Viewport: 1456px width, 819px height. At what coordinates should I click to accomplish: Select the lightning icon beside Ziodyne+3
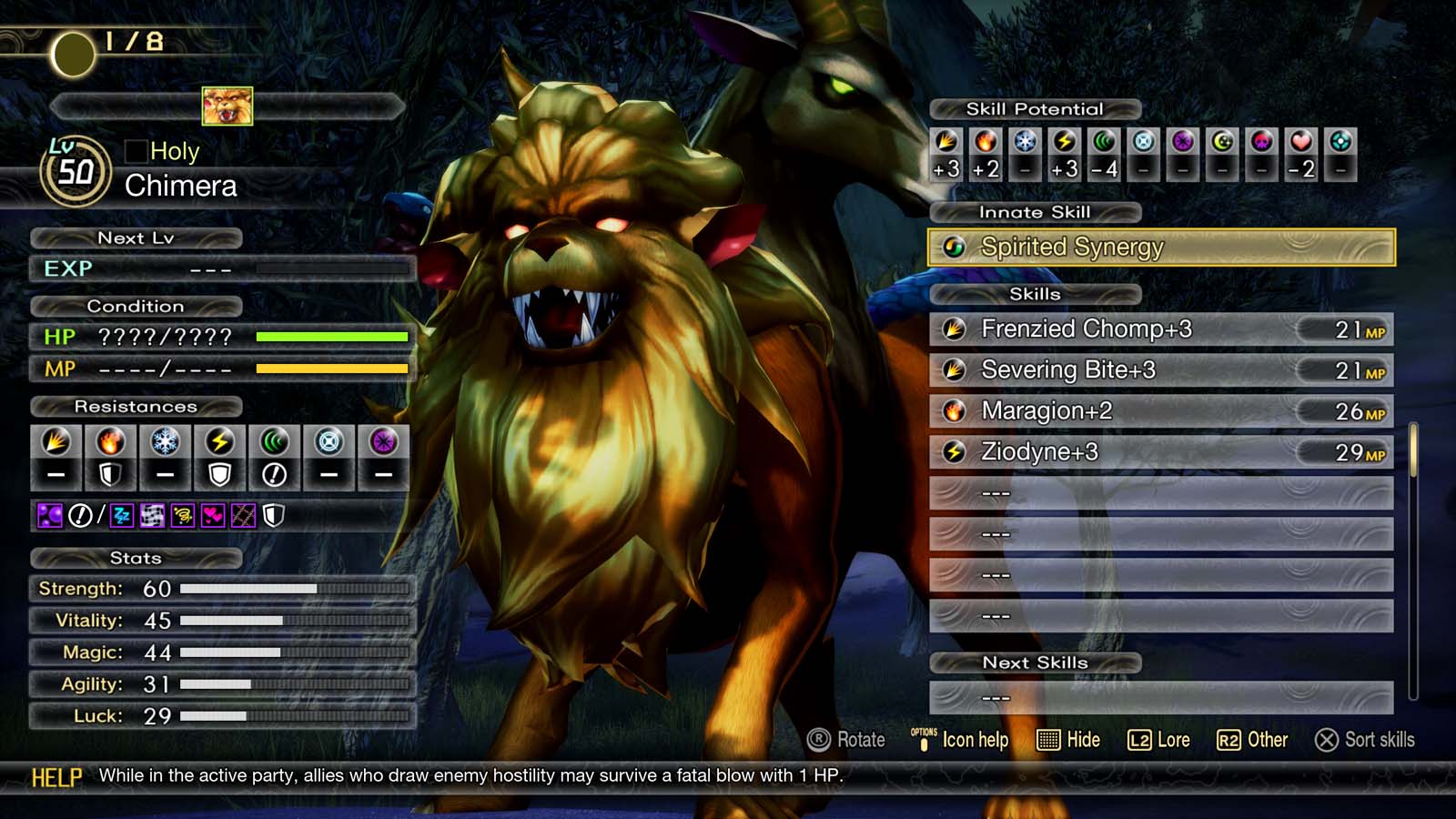coord(953,451)
